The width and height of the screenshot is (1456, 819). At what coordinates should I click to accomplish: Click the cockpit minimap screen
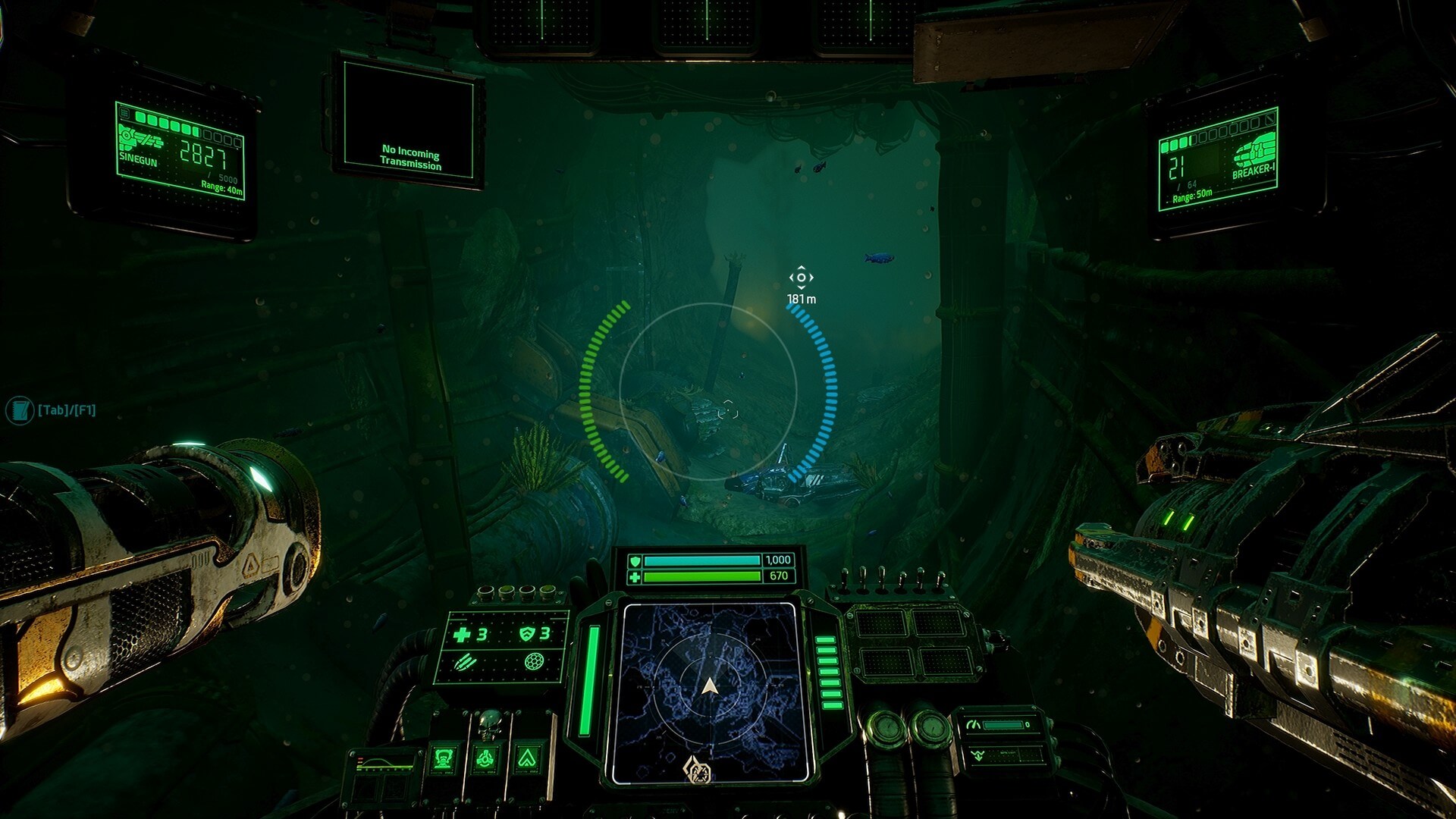pyautogui.click(x=710, y=692)
